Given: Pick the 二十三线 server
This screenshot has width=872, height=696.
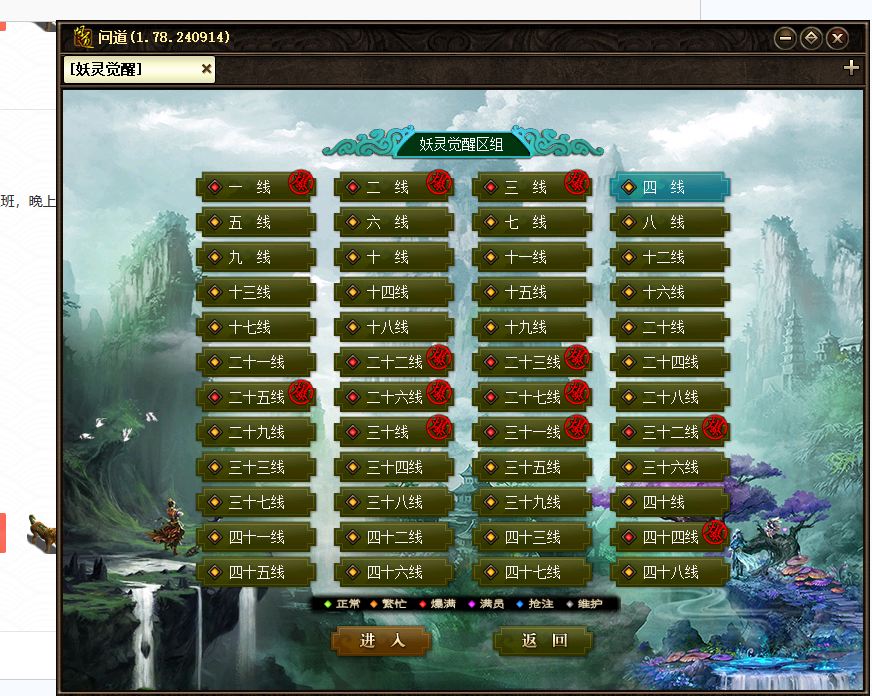Looking at the screenshot, I should pos(531,362).
